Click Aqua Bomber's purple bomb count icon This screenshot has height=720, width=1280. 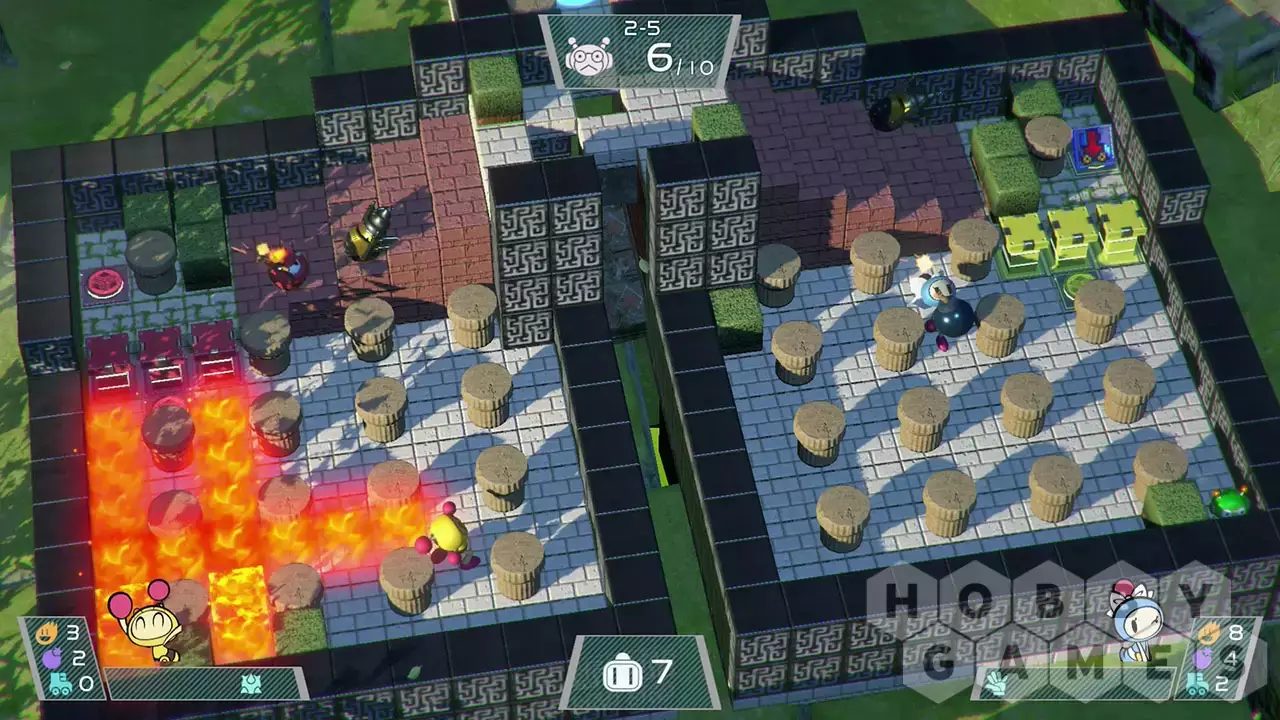pos(1203,658)
